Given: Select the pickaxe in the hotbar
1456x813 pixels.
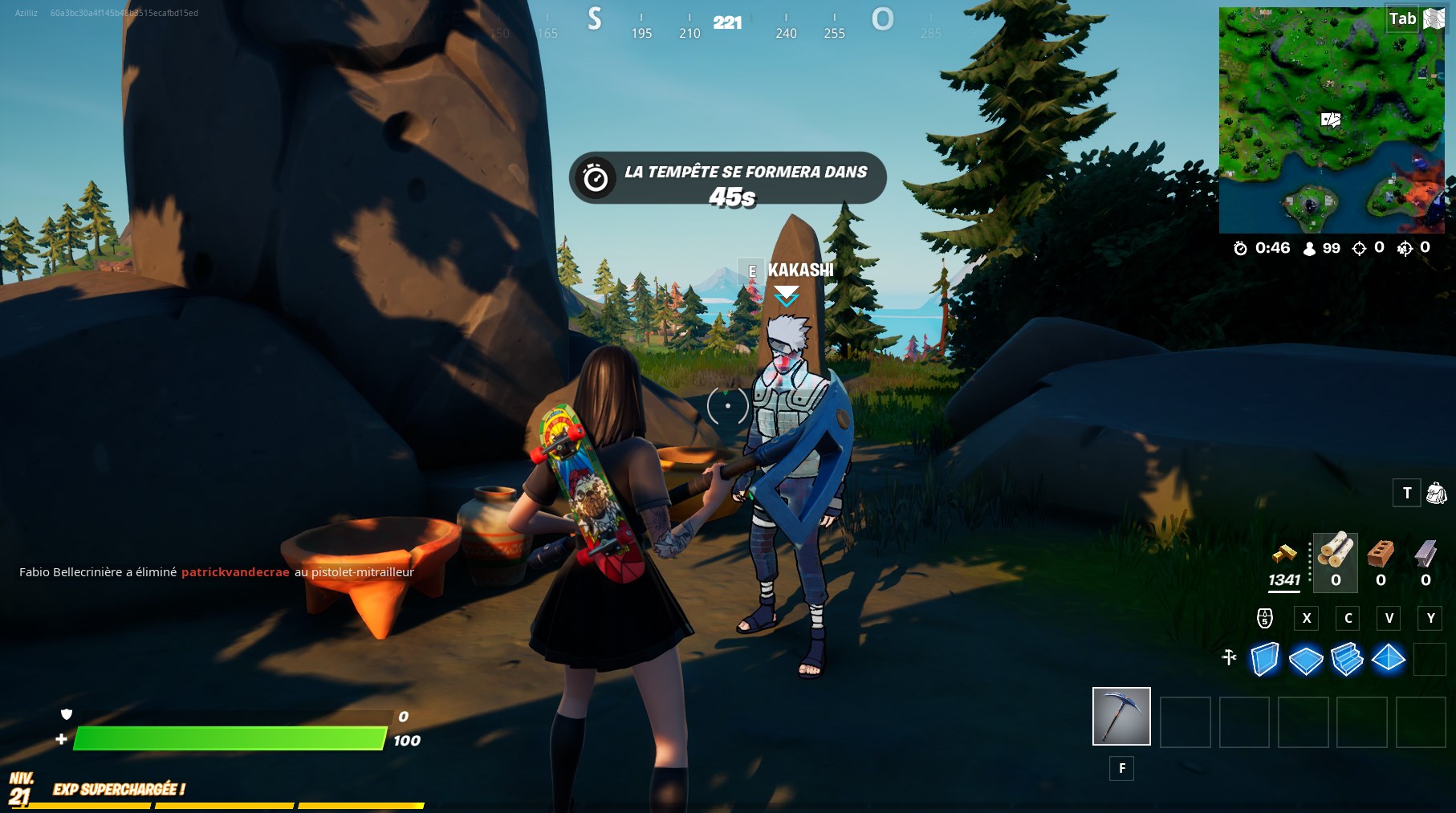Looking at the screenshot, I should [x=1120, y=718].
